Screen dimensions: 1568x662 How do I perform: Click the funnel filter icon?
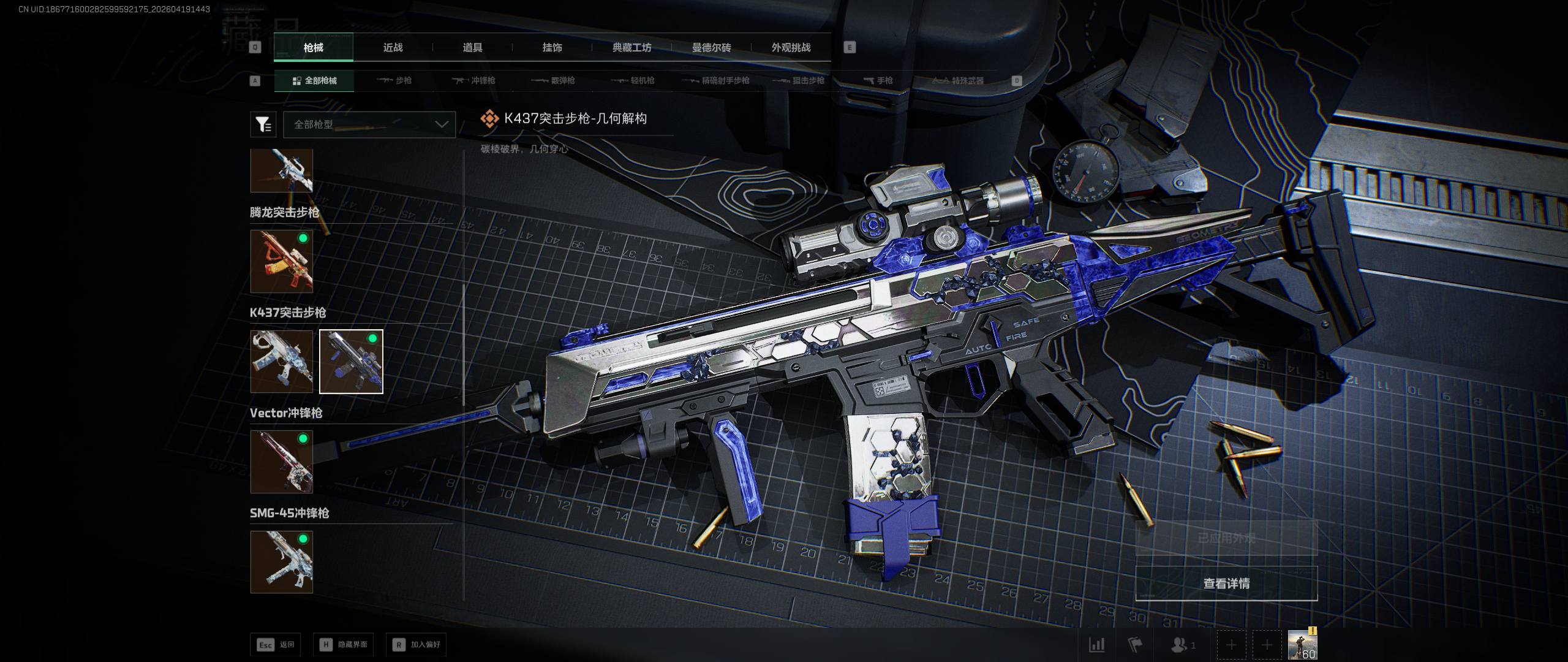tap(263, 124)
